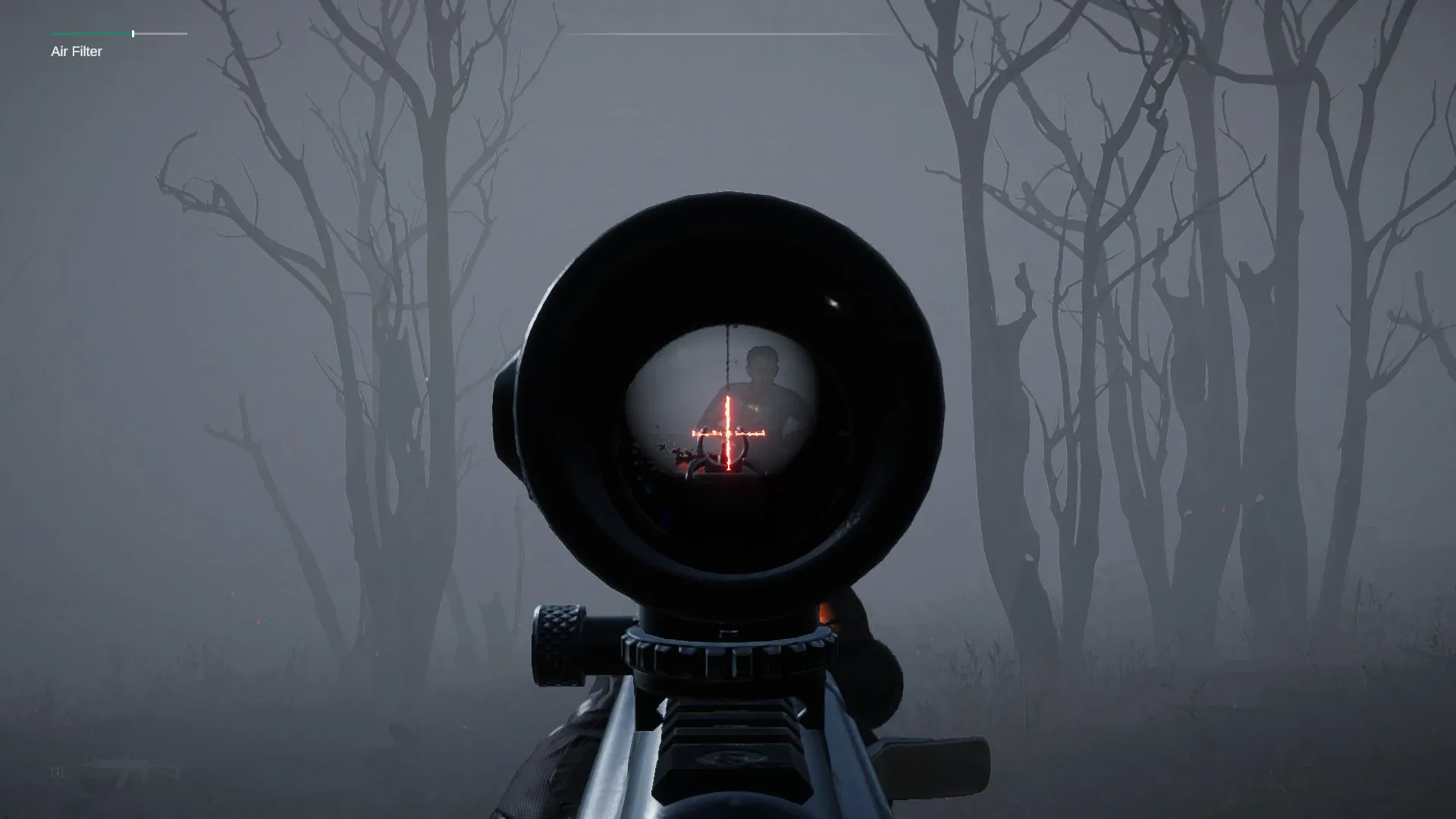Click the [1] slot number label

tap(56, 772)
